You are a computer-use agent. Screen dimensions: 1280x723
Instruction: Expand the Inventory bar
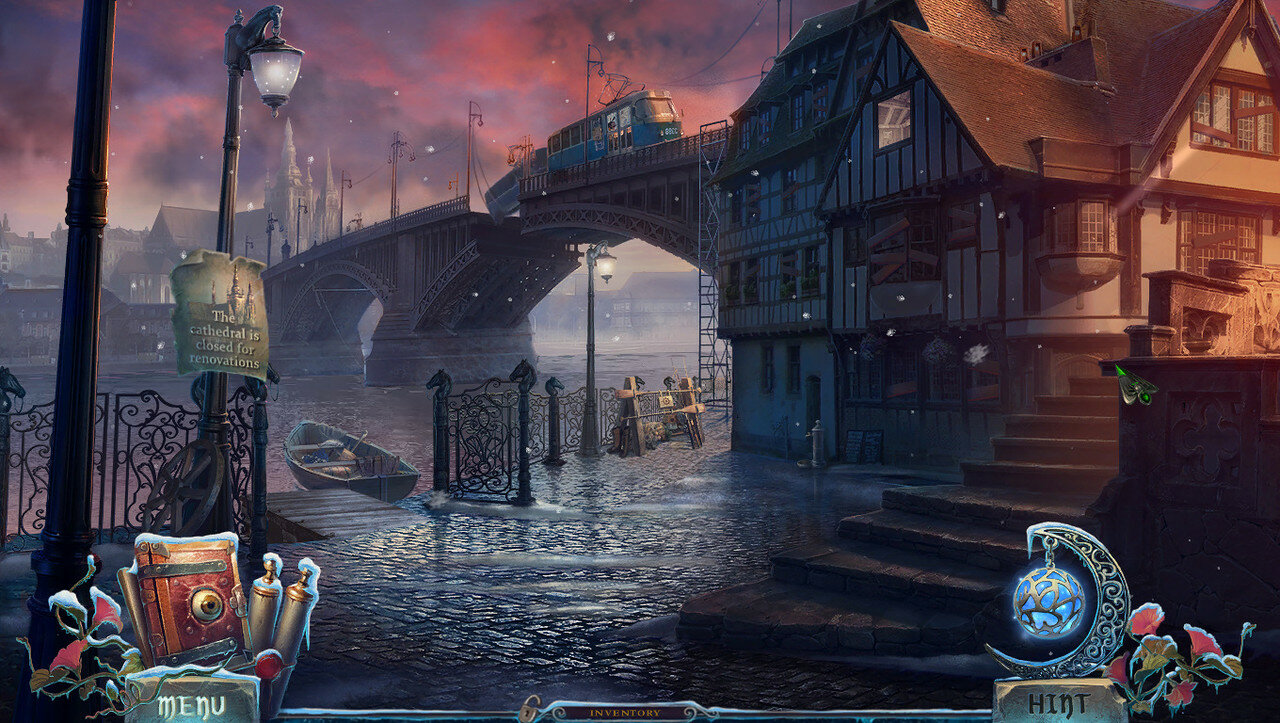point(625,713)
